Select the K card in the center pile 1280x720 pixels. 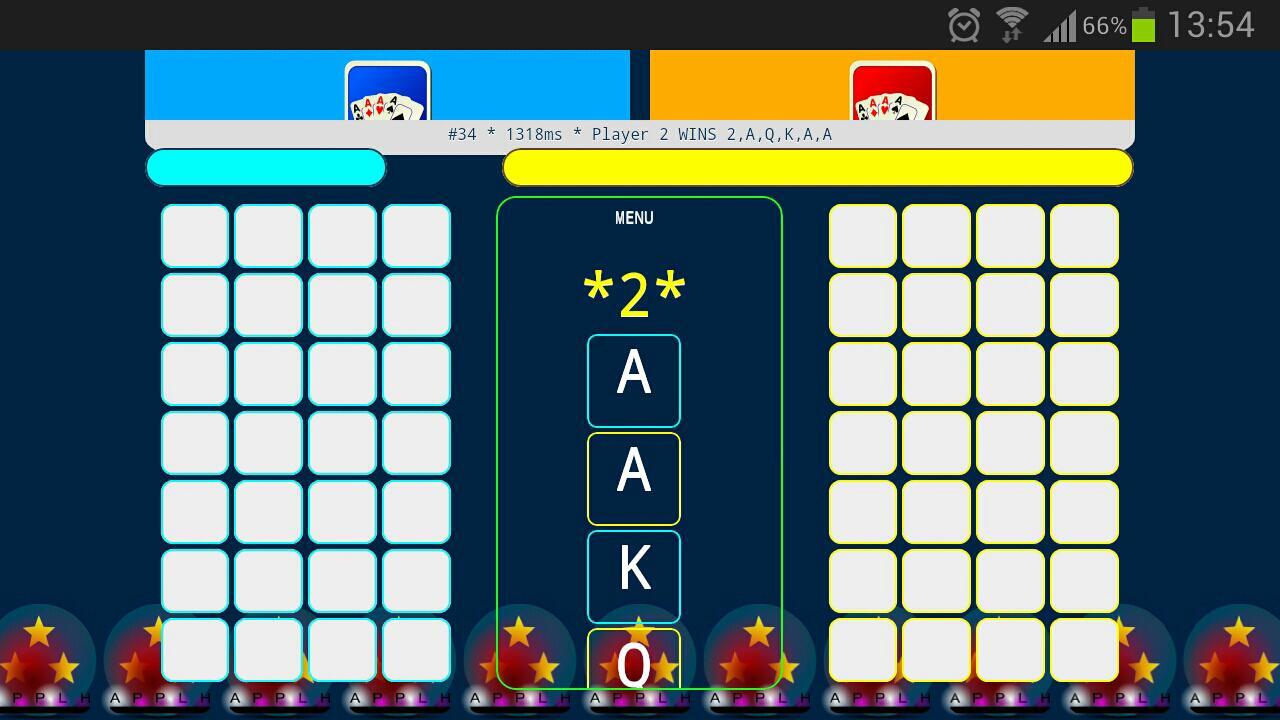pyautogui.click(x=633, y=576)
